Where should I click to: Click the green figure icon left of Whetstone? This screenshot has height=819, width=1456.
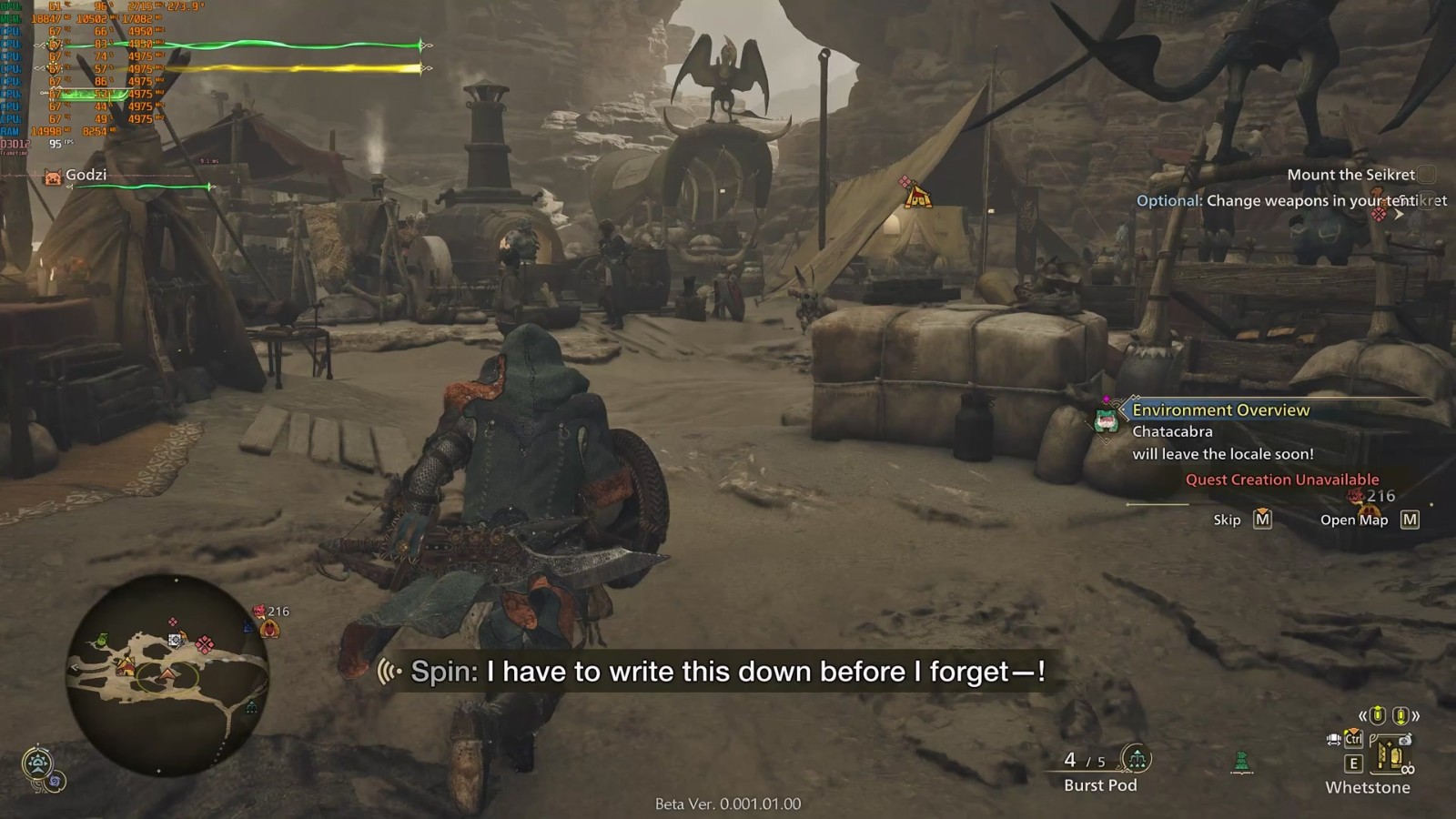point(1241,762)
